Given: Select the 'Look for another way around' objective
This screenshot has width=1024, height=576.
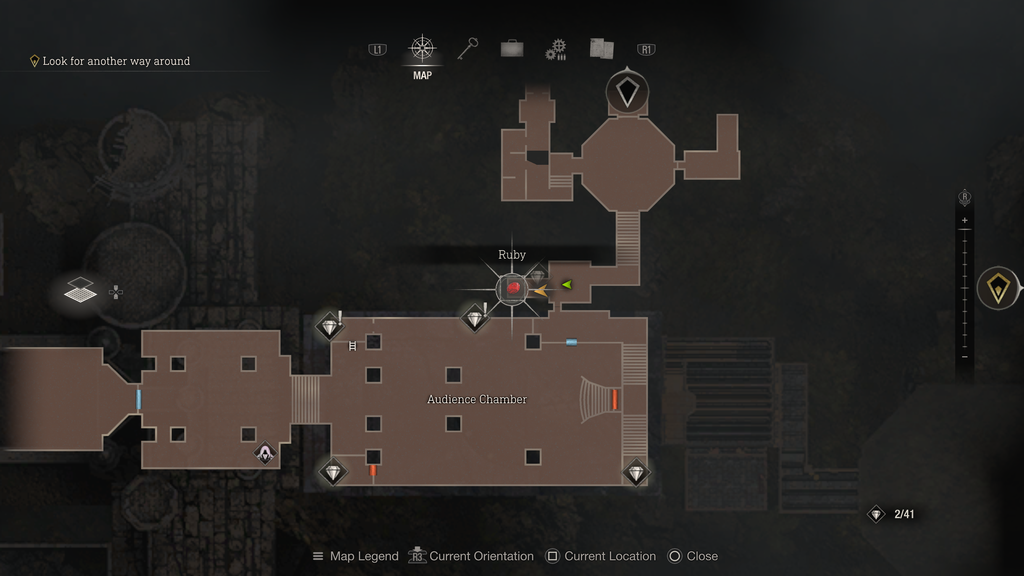Looking at the screenshot, I should pos(115,61).
